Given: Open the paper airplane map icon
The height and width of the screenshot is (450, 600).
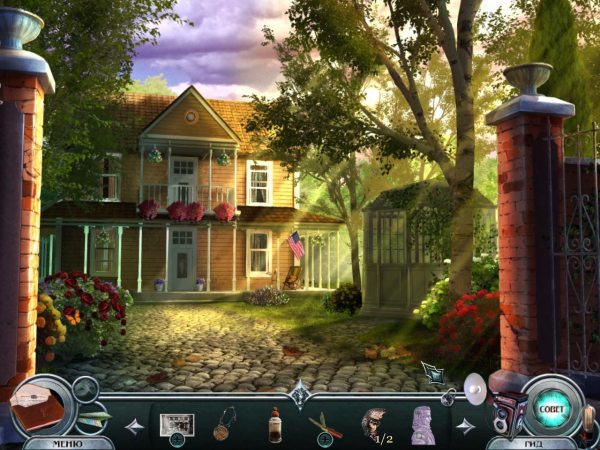Looking at the screenshot, I should pos(94,416).
